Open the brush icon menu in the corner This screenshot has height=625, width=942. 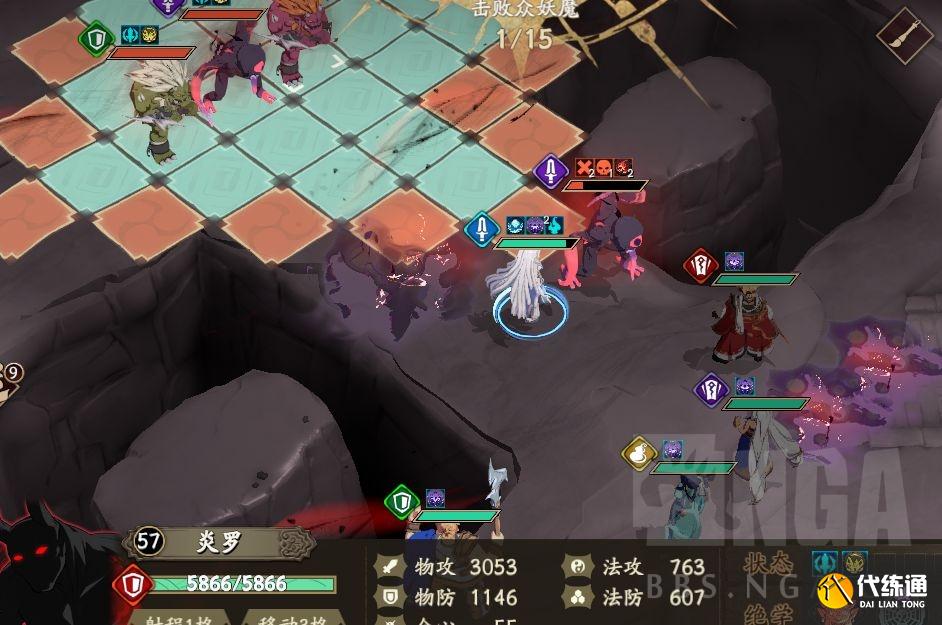point(906,36)
